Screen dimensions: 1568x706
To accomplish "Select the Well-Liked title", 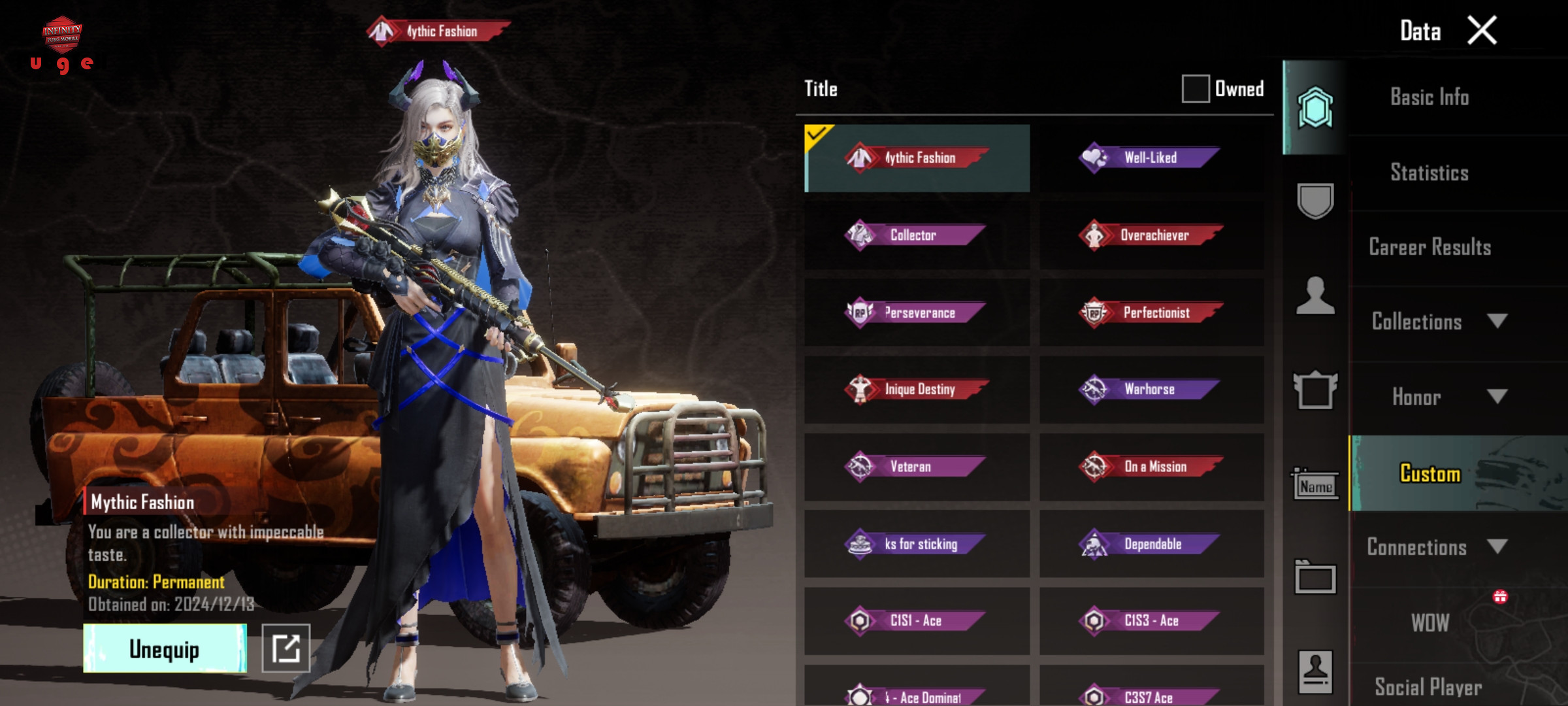I will (x=1151, y=158).
